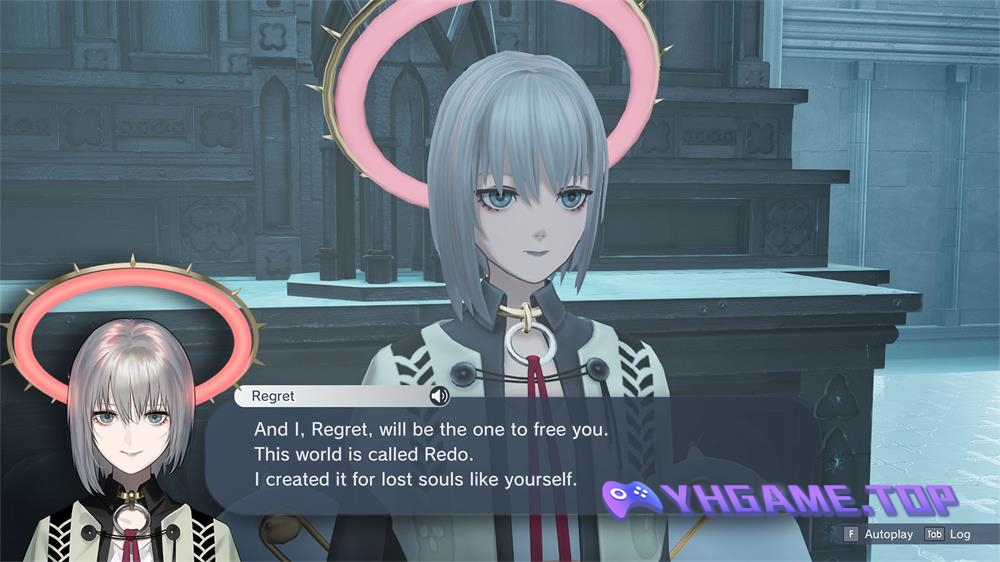Replay the voice line with the speaker icon

(x=439, y=396)
